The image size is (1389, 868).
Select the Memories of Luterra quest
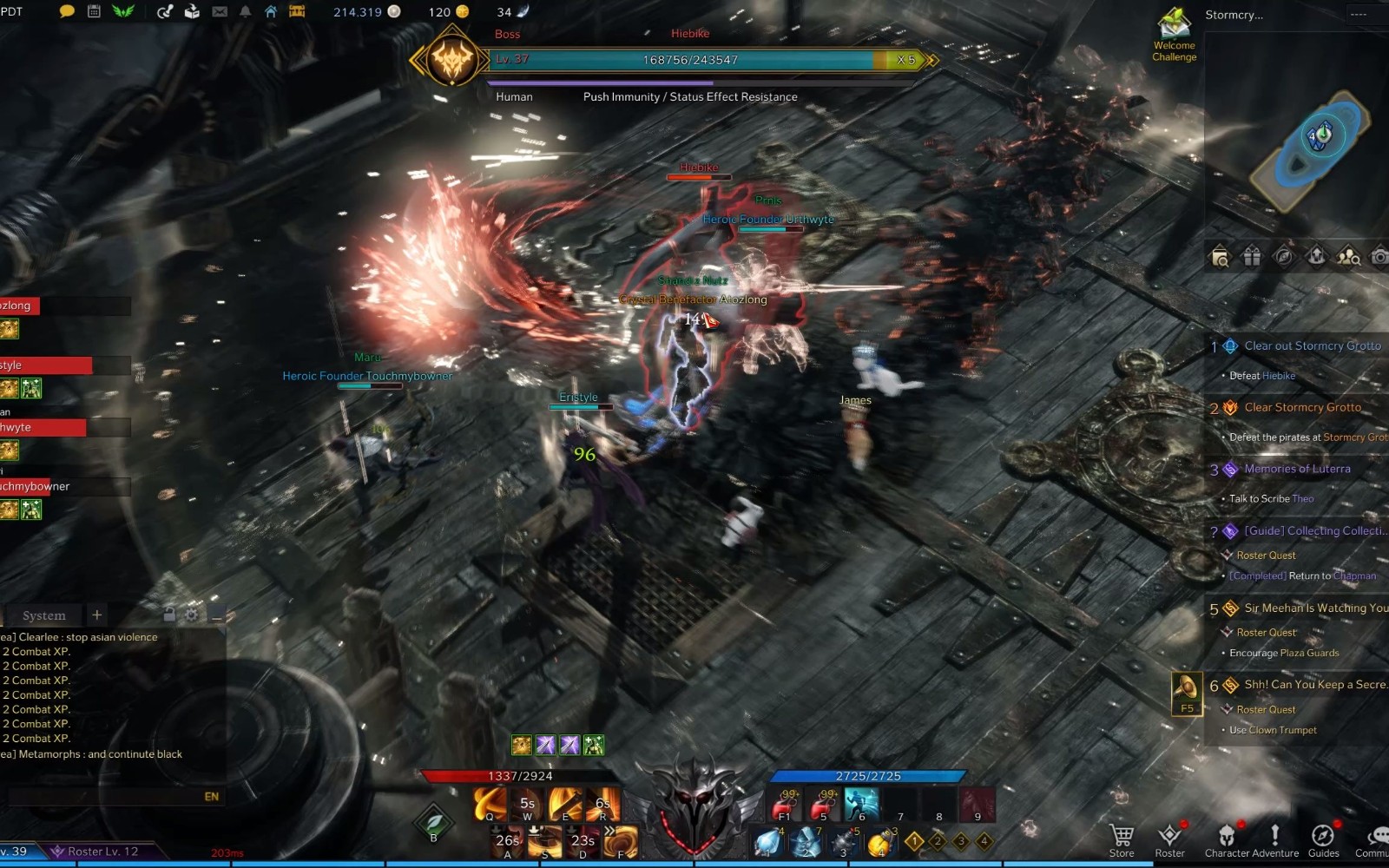pyautogui.click(x=1297, y=469)
